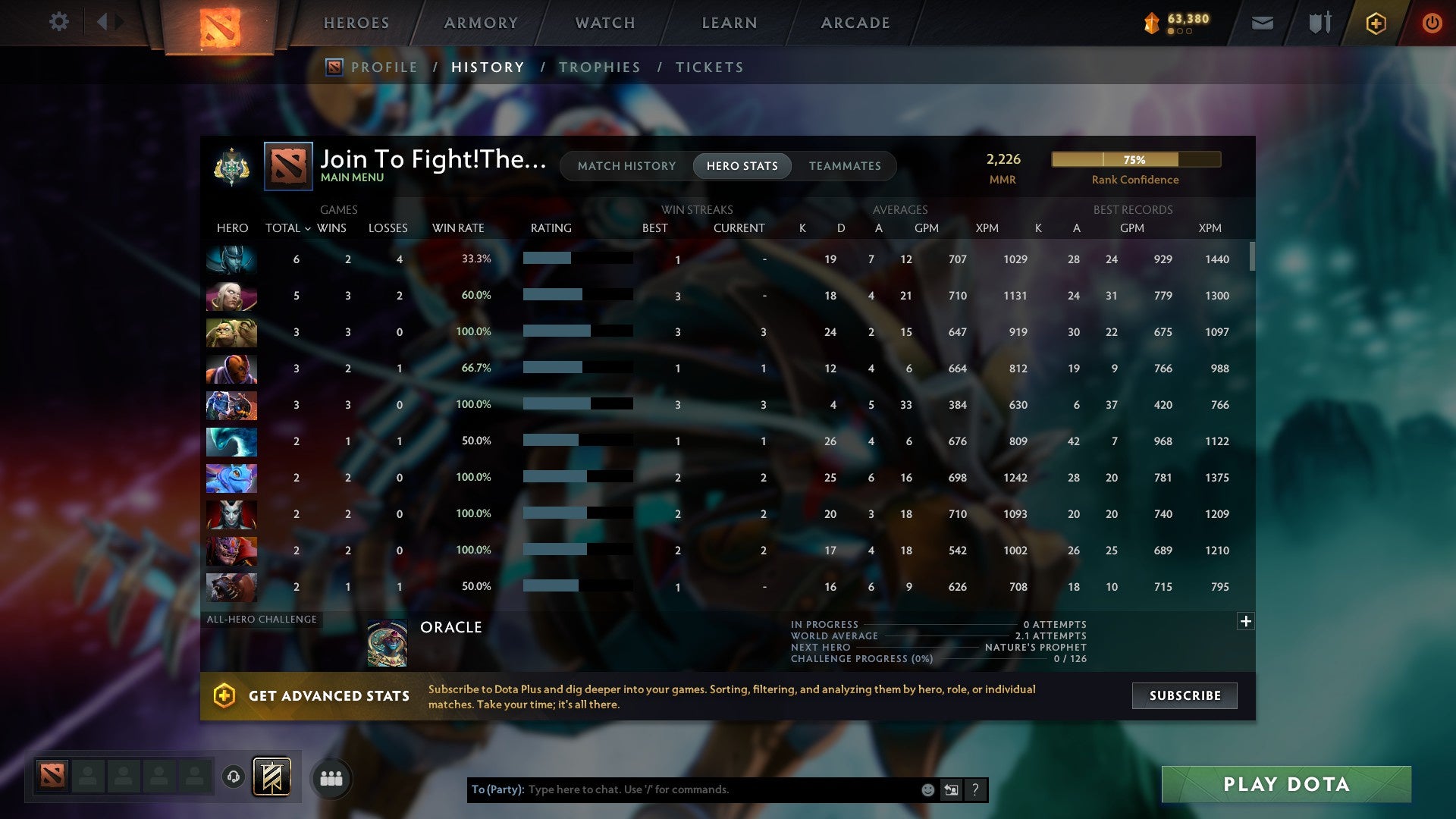Click the question mark help icon near chat
The image size is (1456, 819).
point(976,789)
